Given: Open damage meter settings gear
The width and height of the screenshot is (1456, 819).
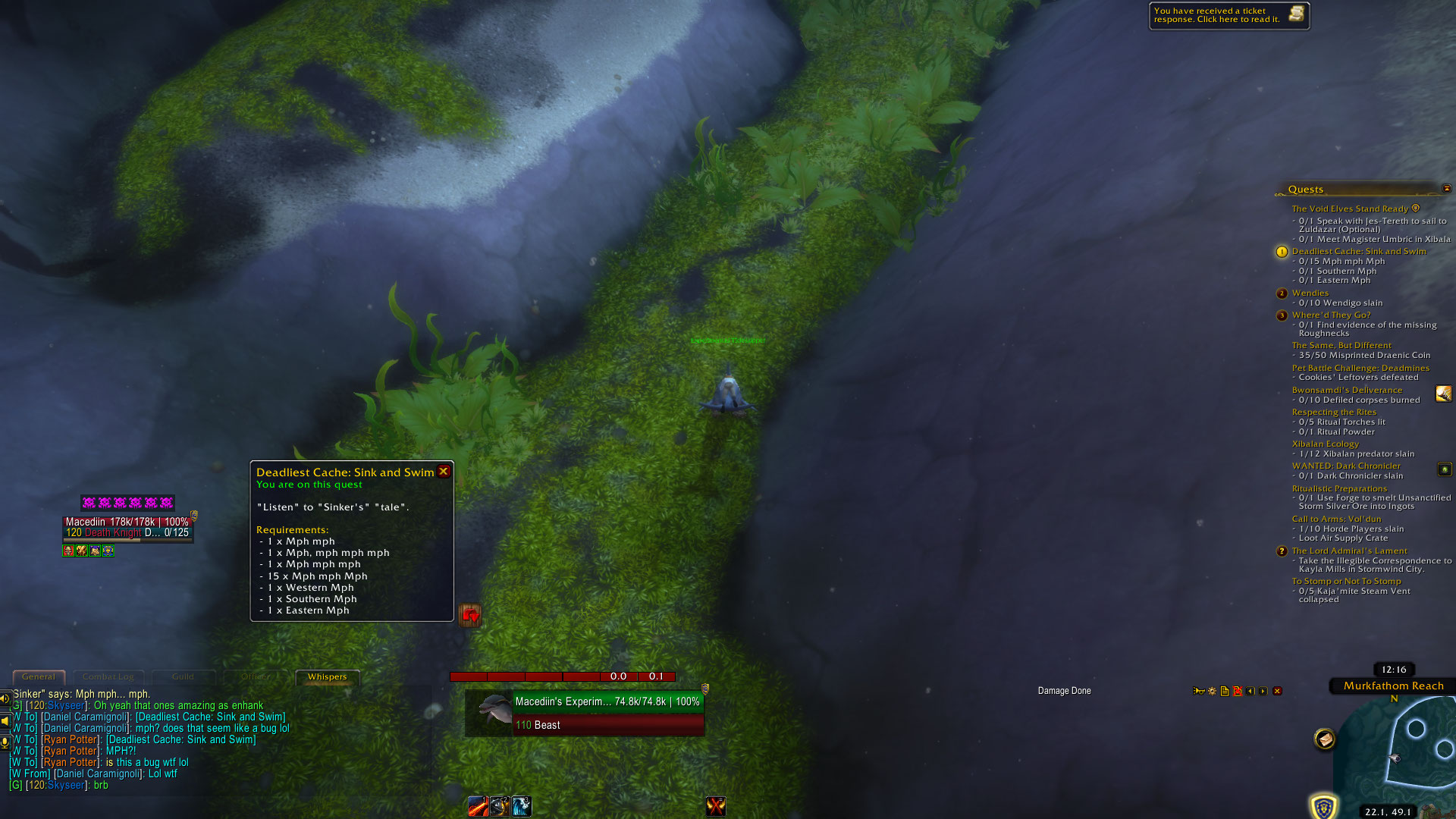Looking at the screenshot, I should pos(1212,692).
